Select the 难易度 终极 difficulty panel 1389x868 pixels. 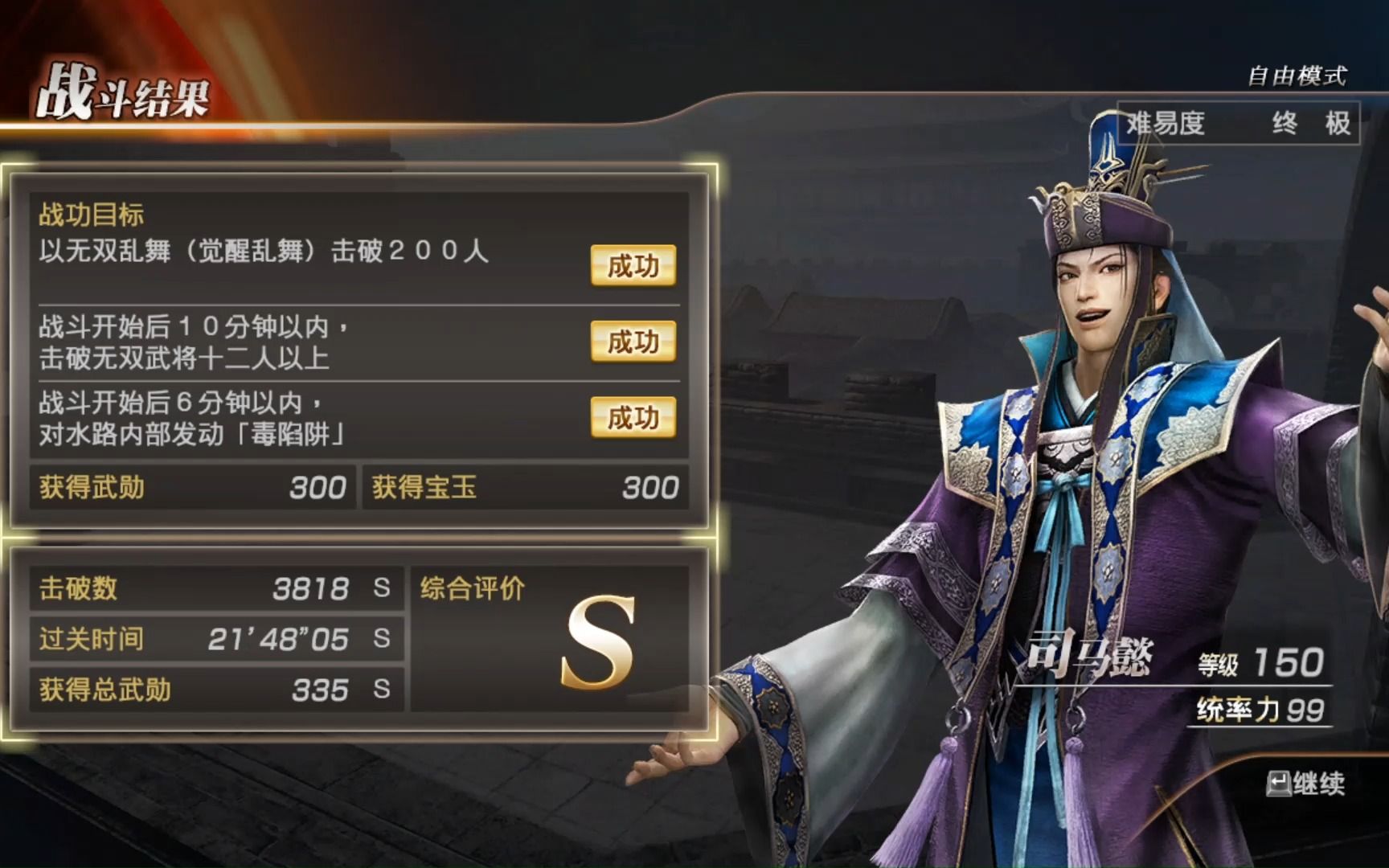coord(1238,125)
